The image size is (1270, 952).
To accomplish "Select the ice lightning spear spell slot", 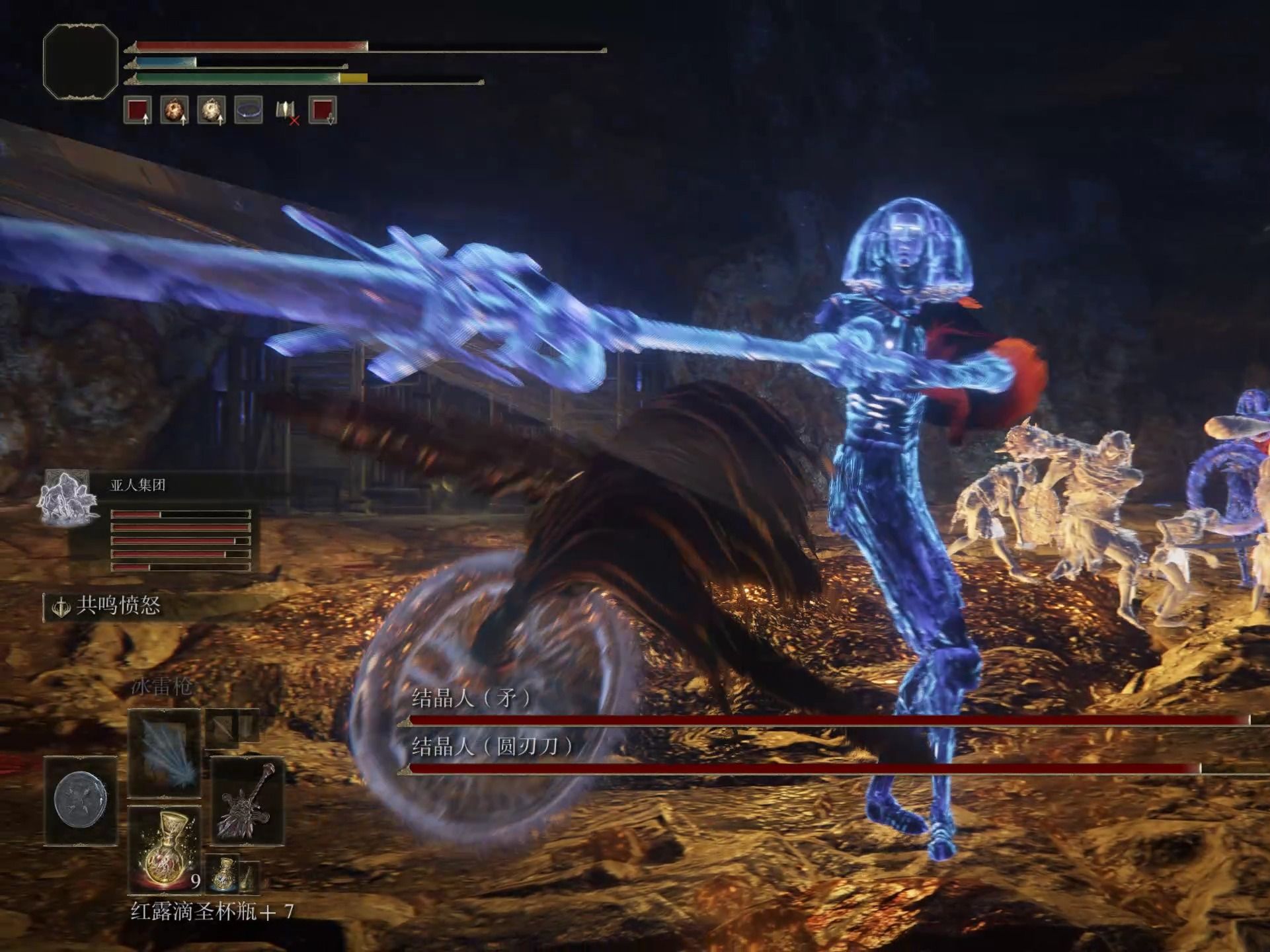I will pyautogui.click(x=164, y=752).
